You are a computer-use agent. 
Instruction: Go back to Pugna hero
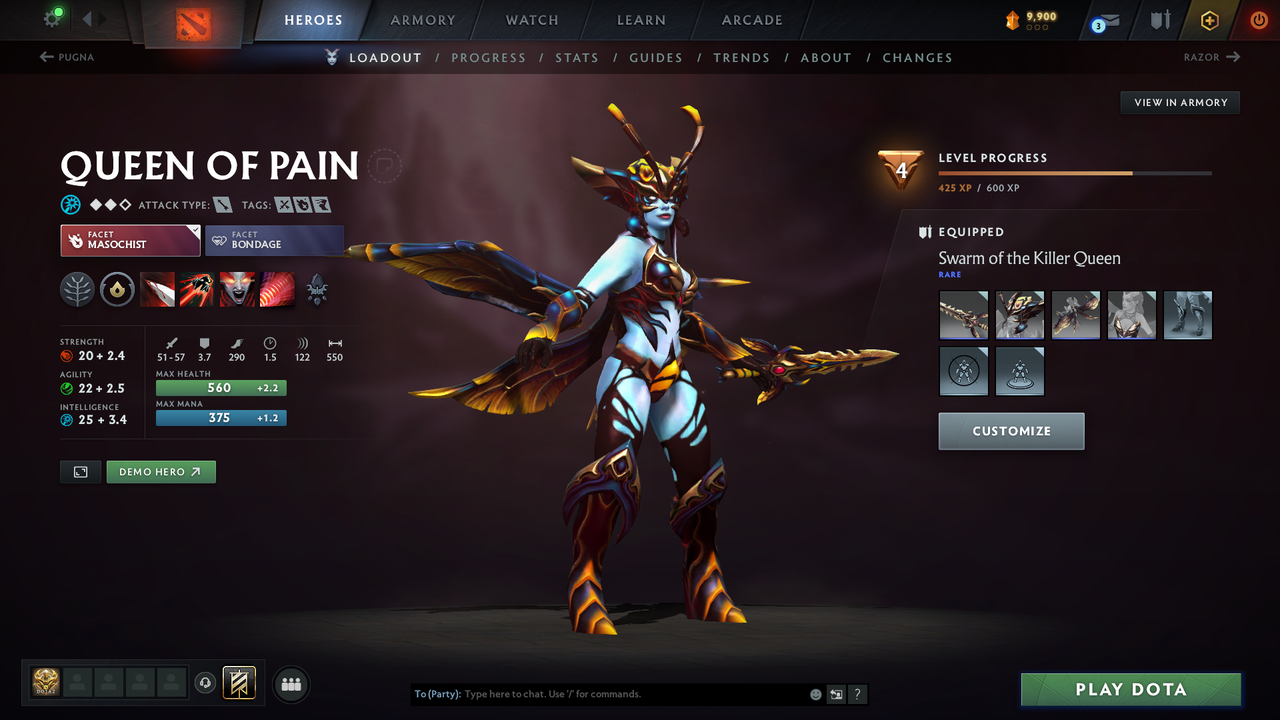pyautogui.click(x=66, y=57)
